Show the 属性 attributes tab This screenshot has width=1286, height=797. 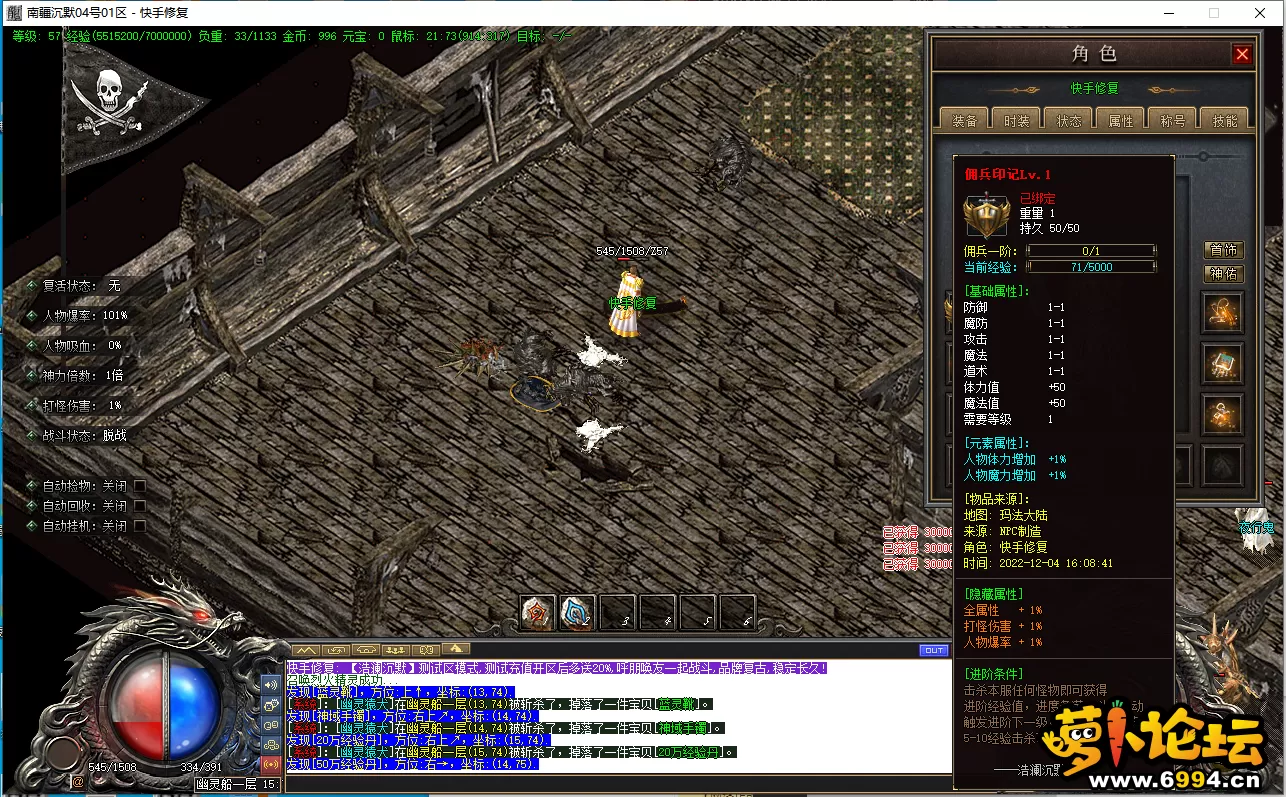click(1120, 120)
